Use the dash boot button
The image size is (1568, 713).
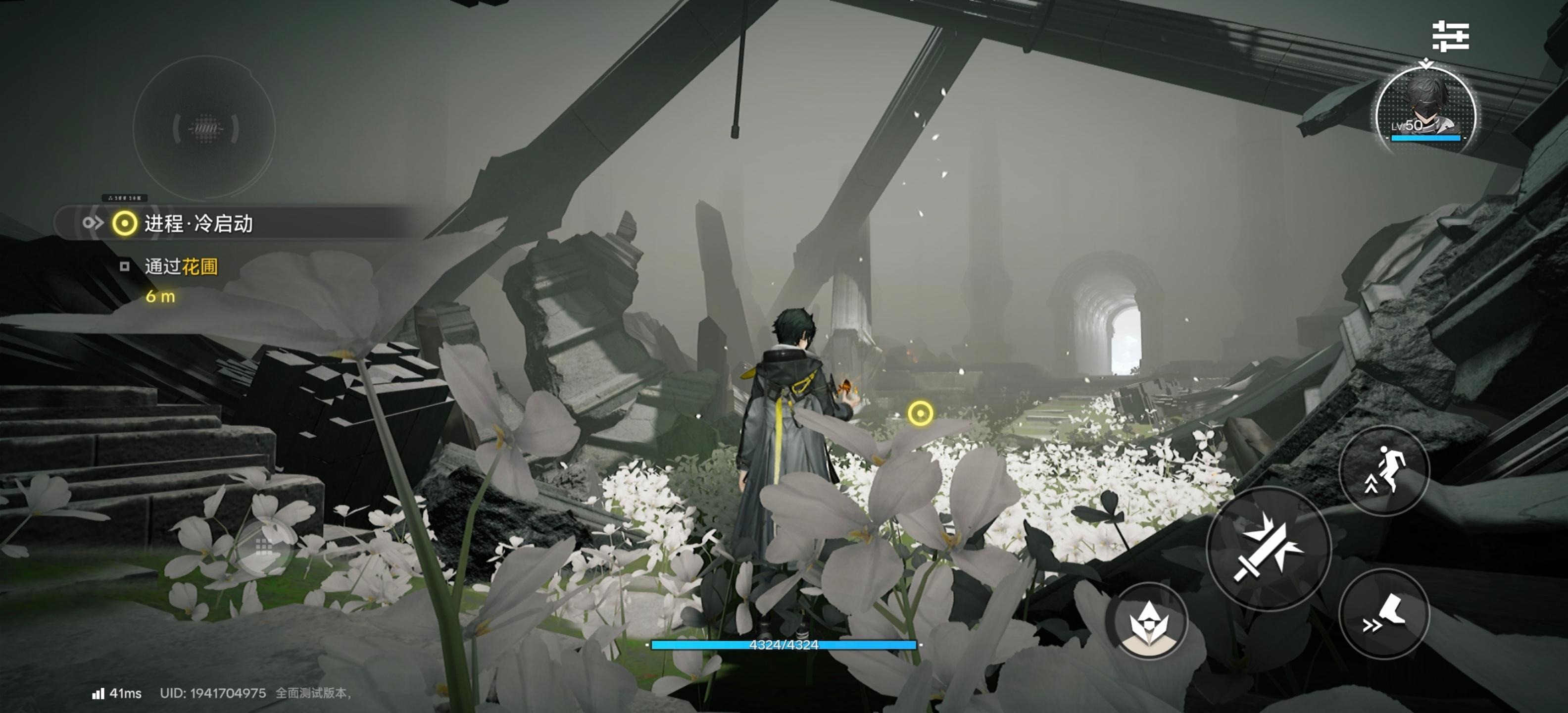pos(1384,614)
